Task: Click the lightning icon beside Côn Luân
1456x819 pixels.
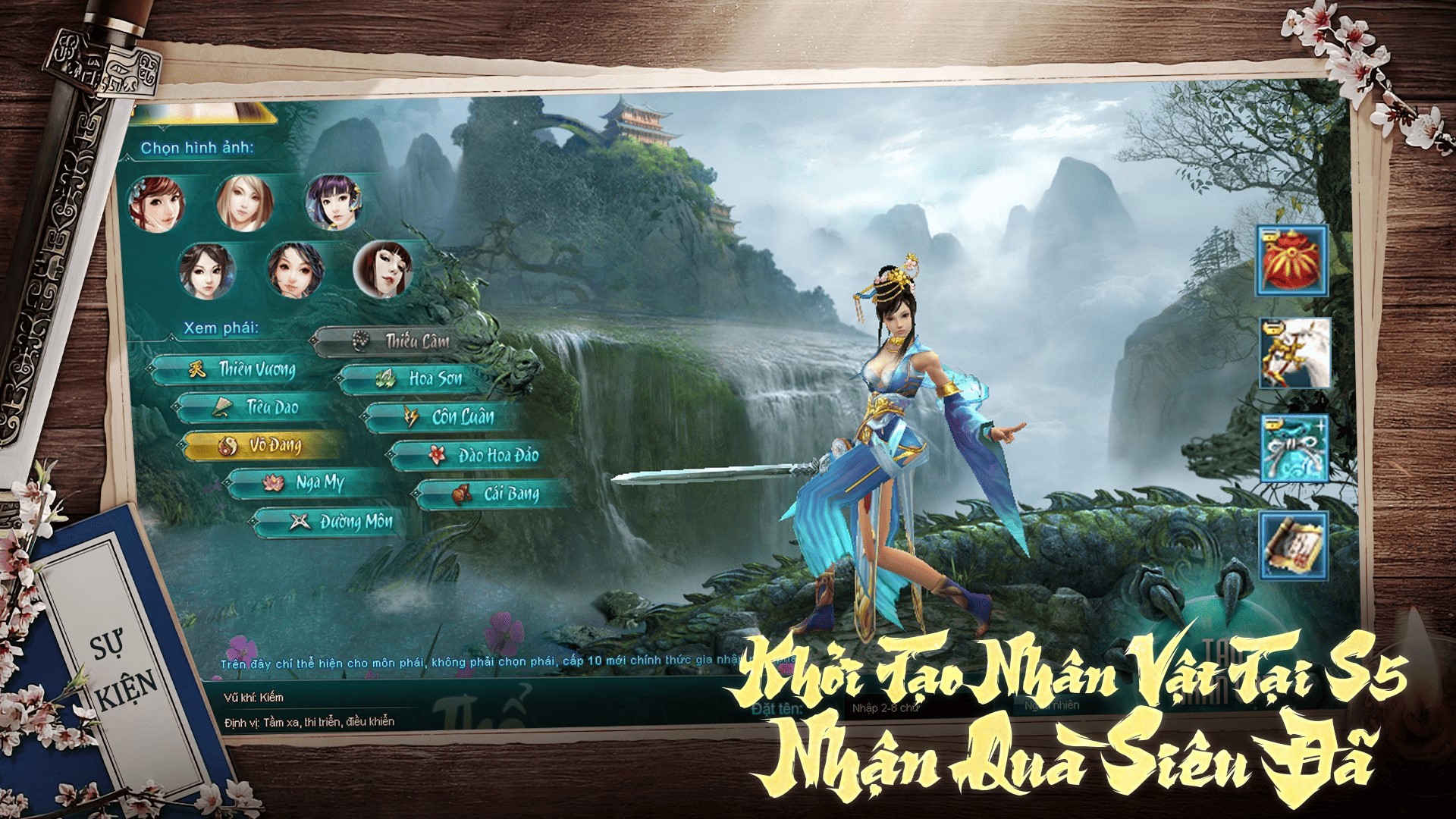Action: 409,417
